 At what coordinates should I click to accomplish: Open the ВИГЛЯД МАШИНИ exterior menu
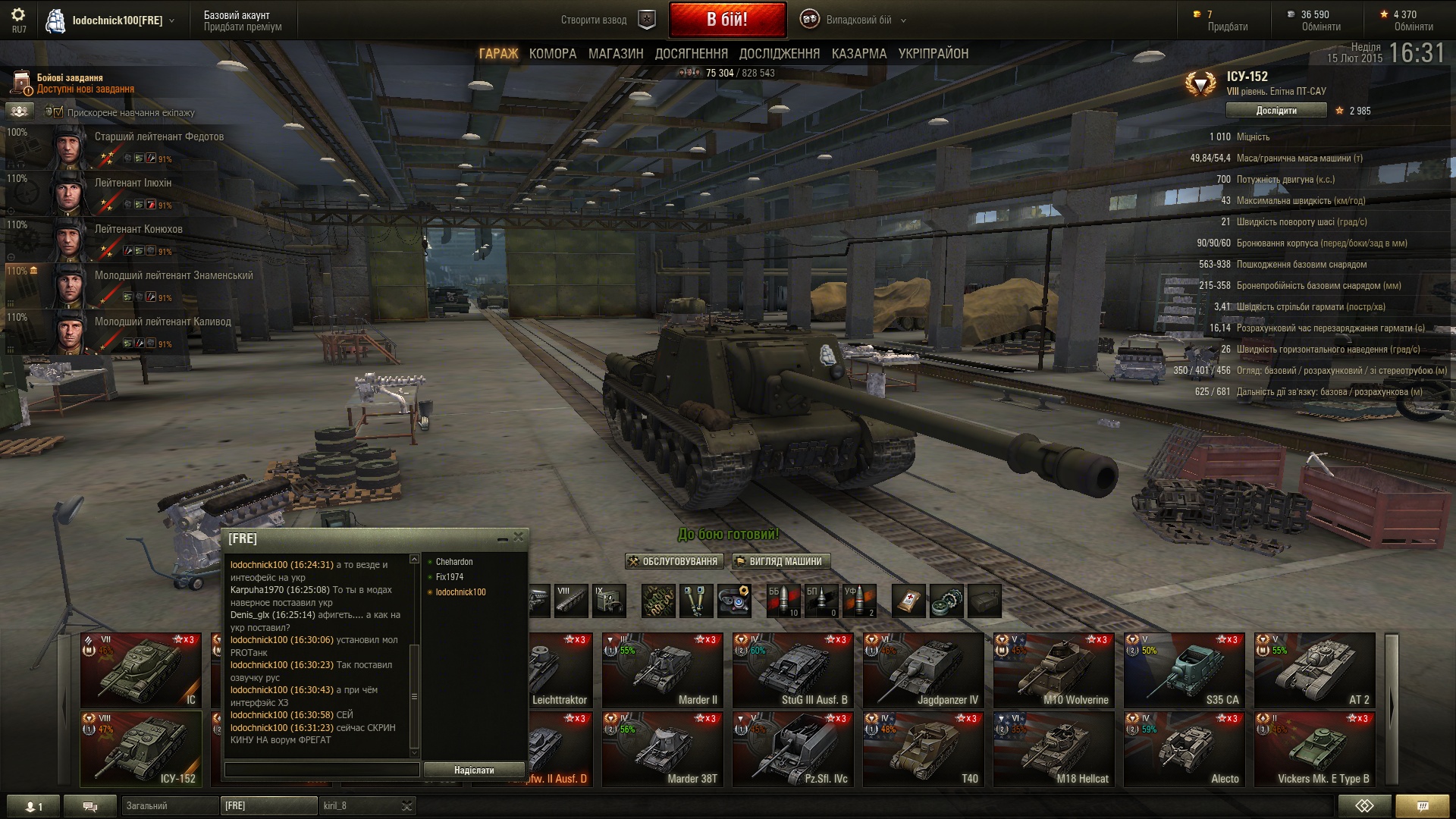pyautogui.click(x=780, y=562)
